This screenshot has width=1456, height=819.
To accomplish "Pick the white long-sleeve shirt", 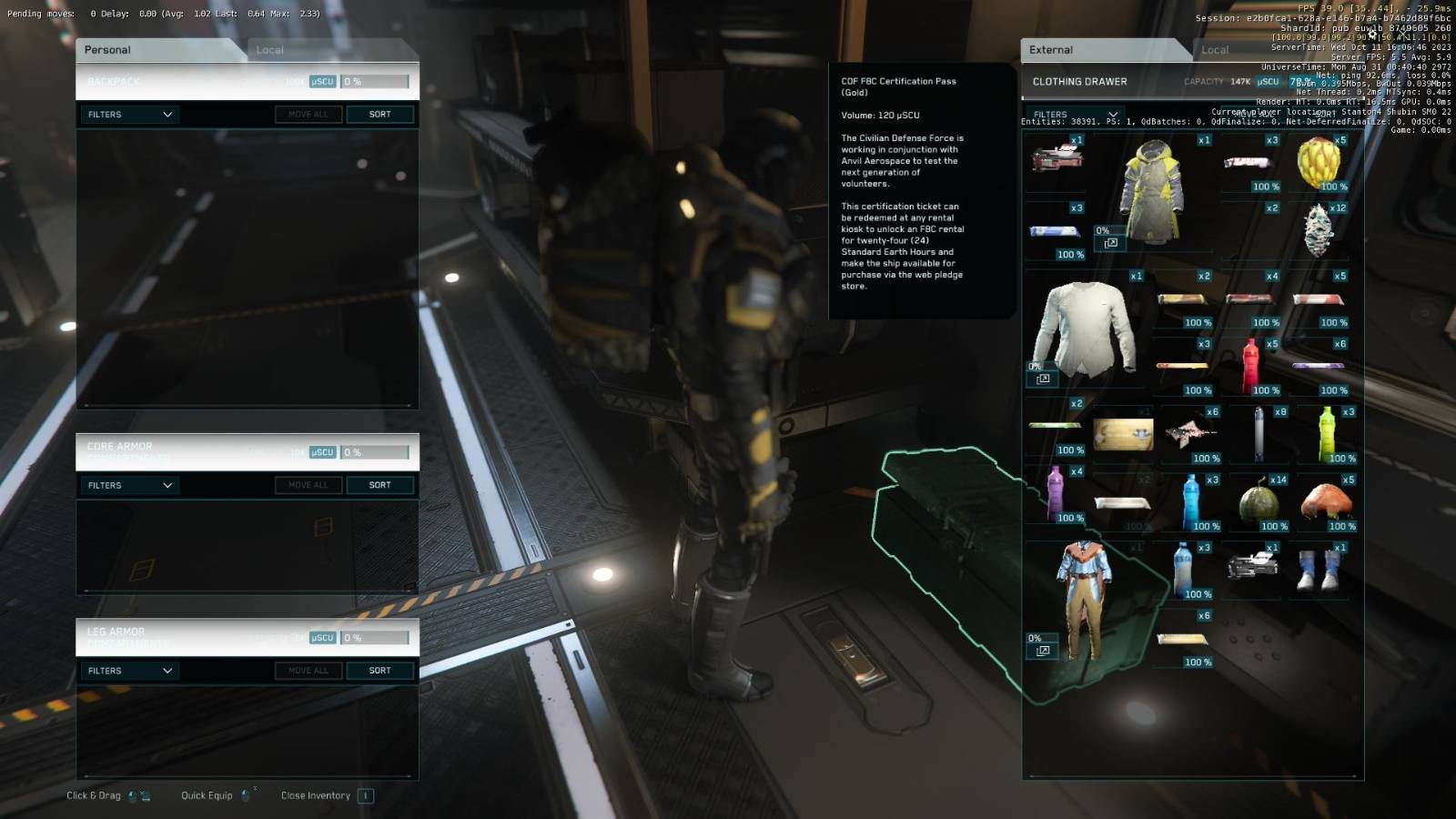I will tap(1085, 328).
